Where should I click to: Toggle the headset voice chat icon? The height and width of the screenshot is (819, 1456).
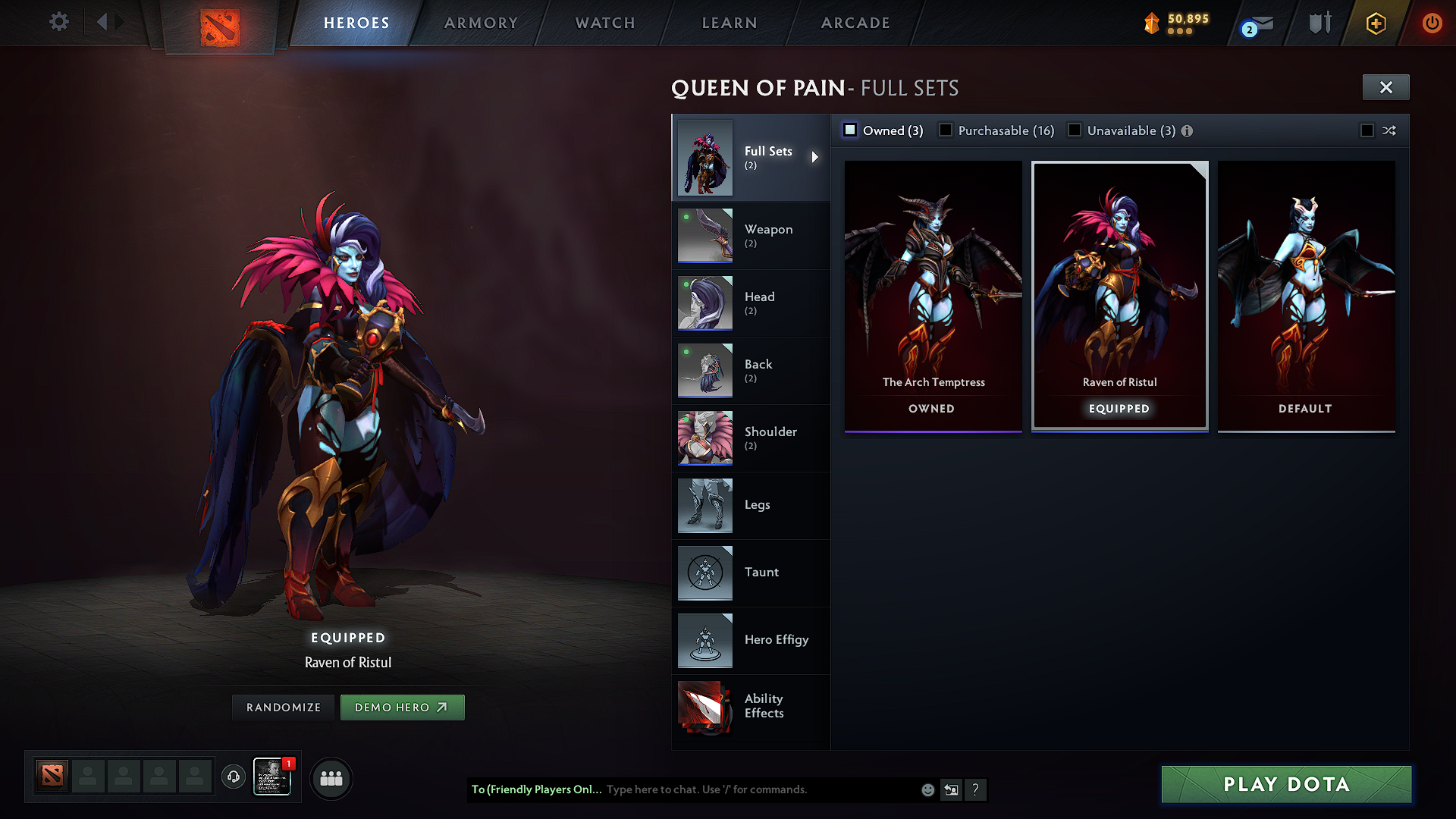click(x=233, y=778)
